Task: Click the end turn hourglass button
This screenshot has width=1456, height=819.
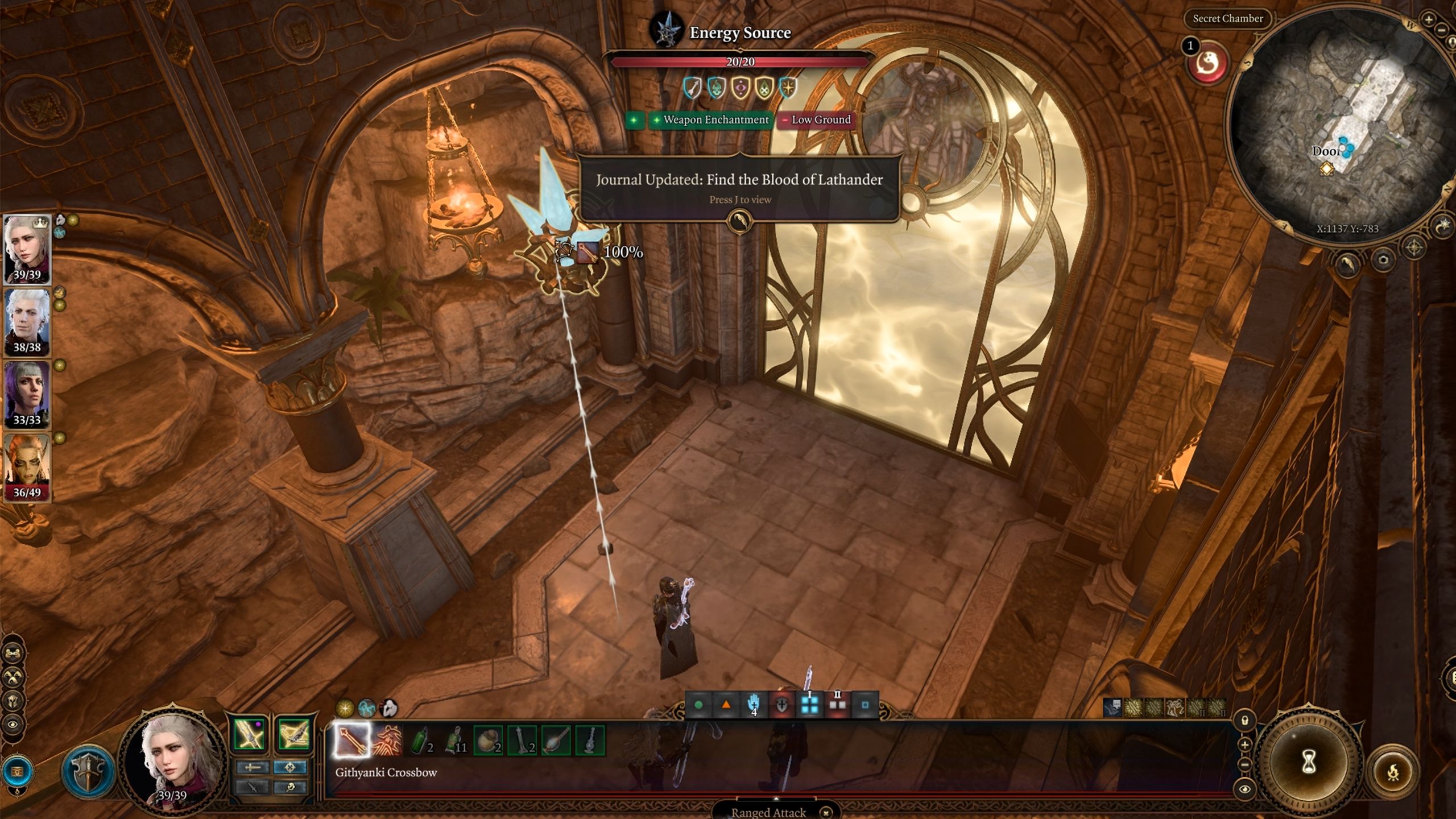Action: coord(1309,760)
